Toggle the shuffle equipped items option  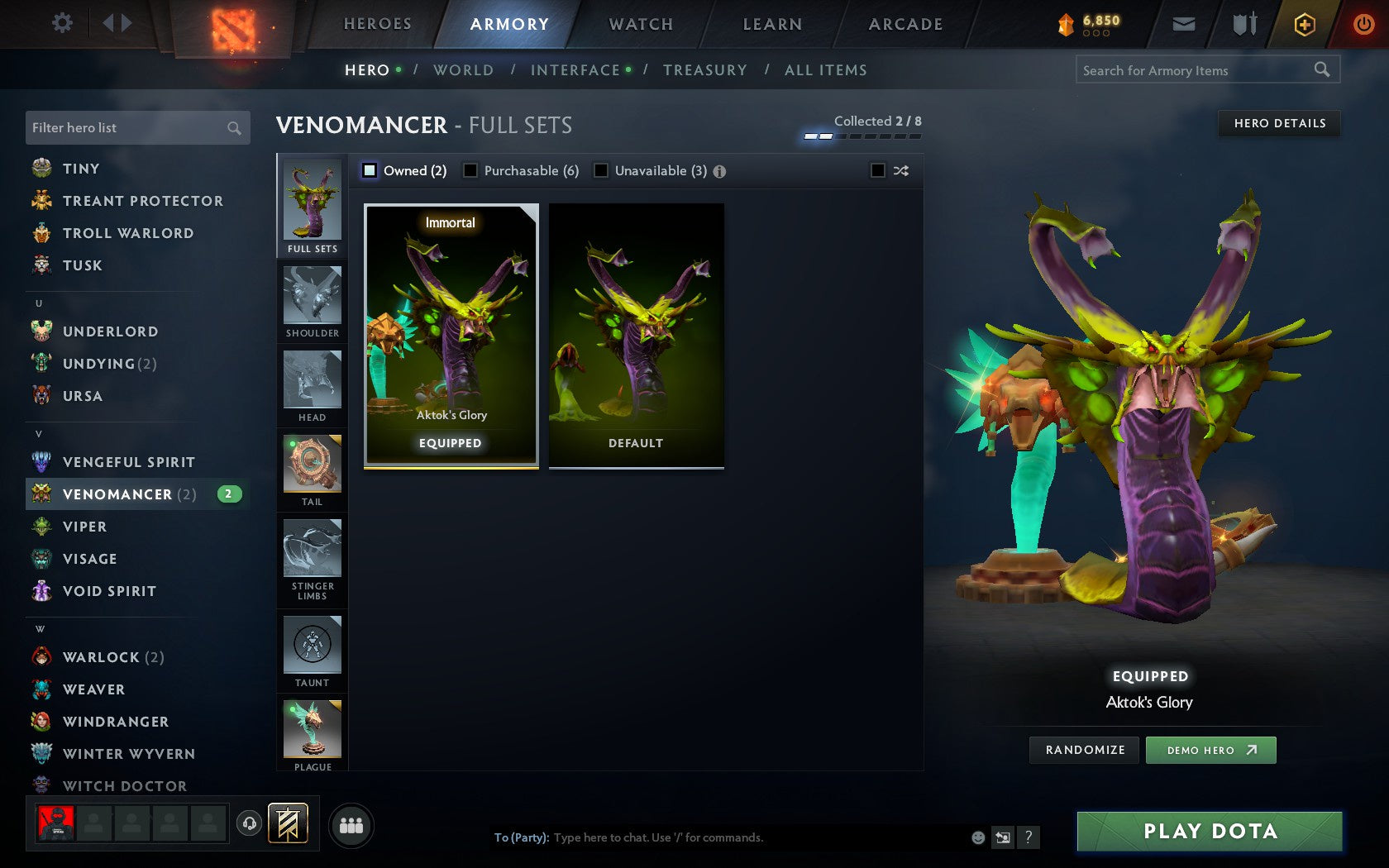tap(880, 170)
